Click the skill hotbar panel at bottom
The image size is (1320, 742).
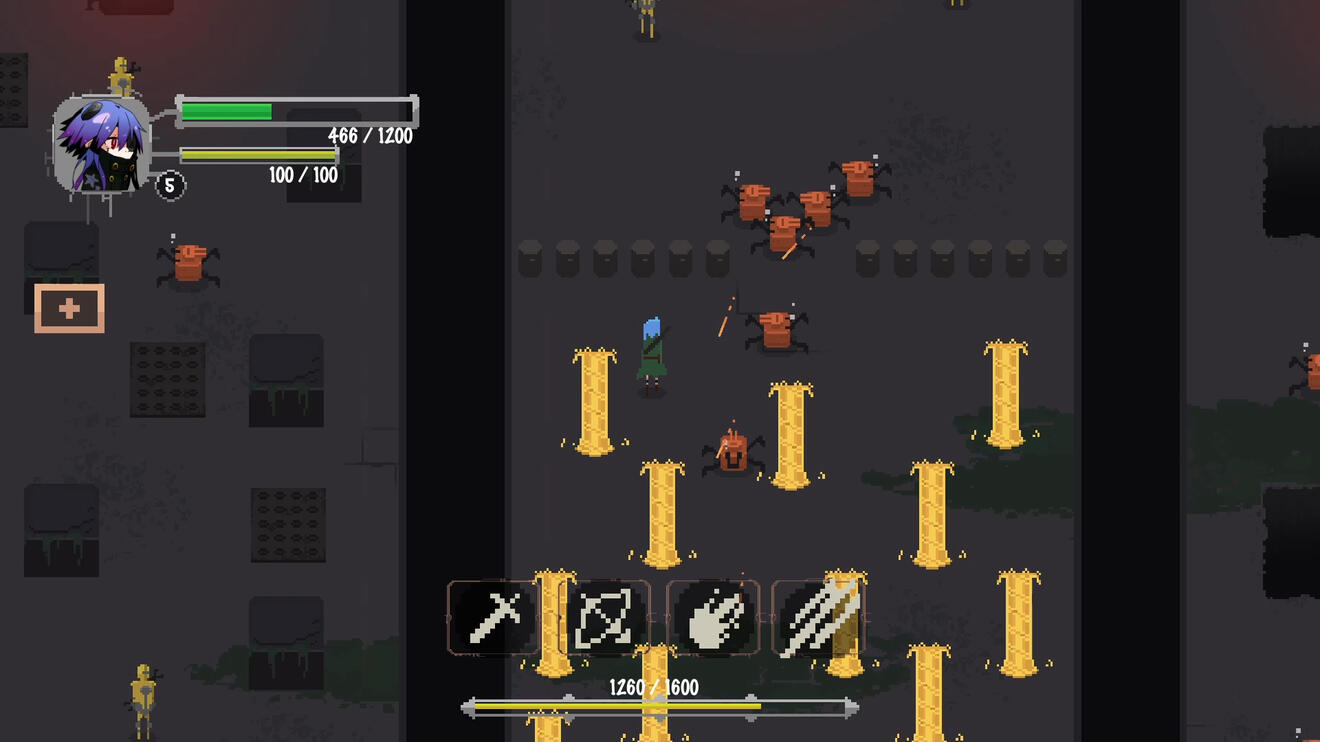tap(660, 617)
